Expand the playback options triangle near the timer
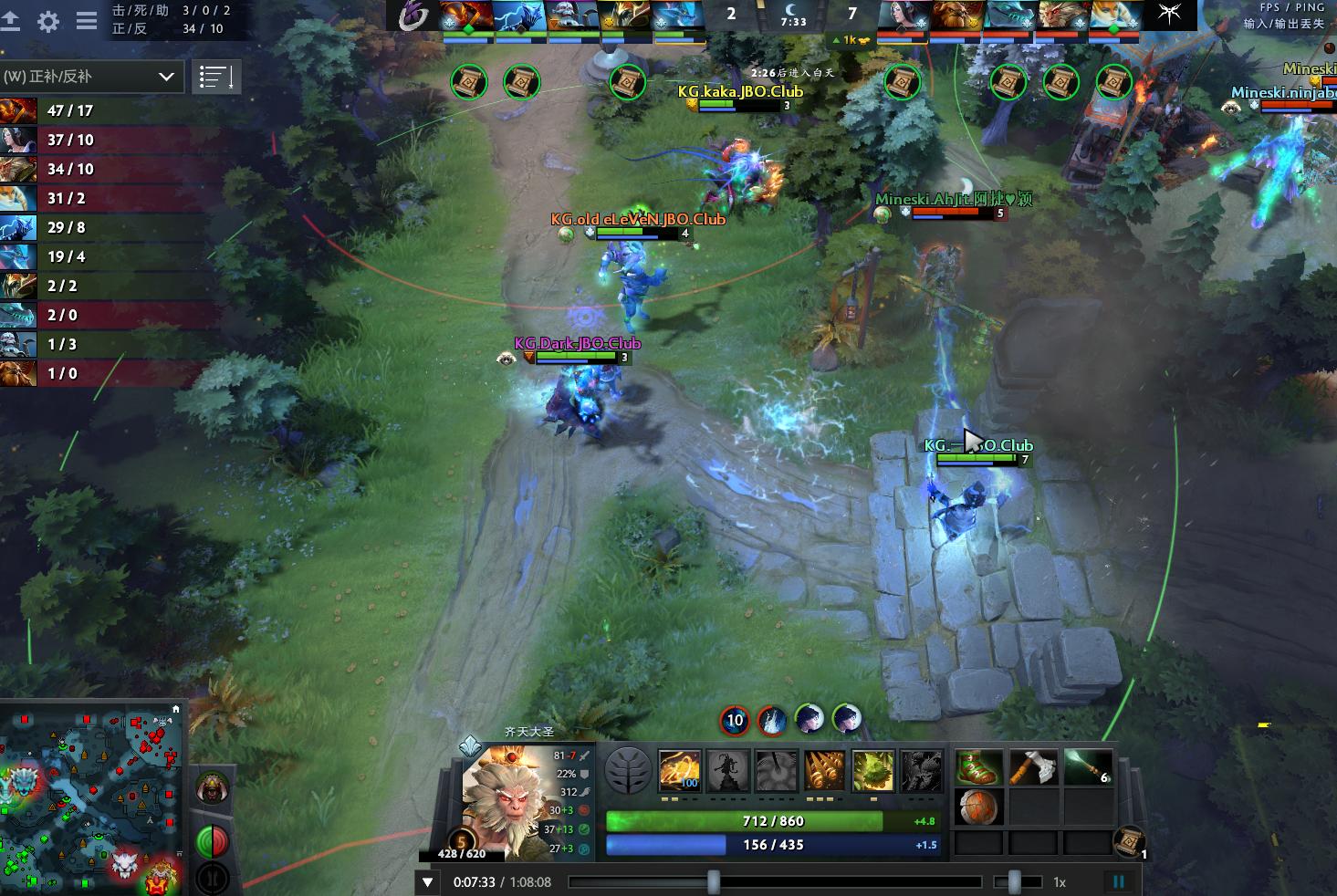This screenshot has height=896, width=1337. click(x=426, y=881)
